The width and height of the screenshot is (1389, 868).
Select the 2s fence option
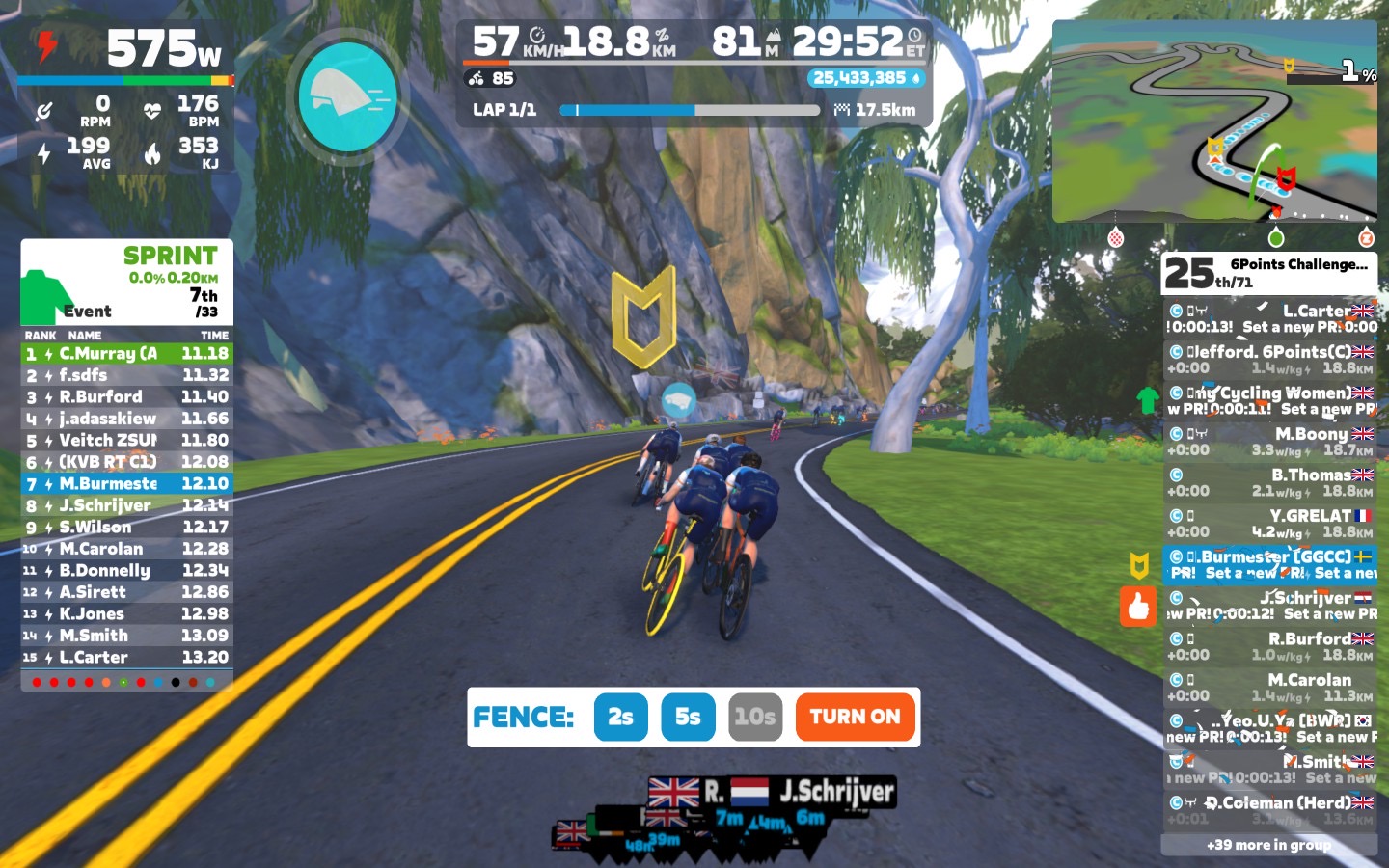620,717
